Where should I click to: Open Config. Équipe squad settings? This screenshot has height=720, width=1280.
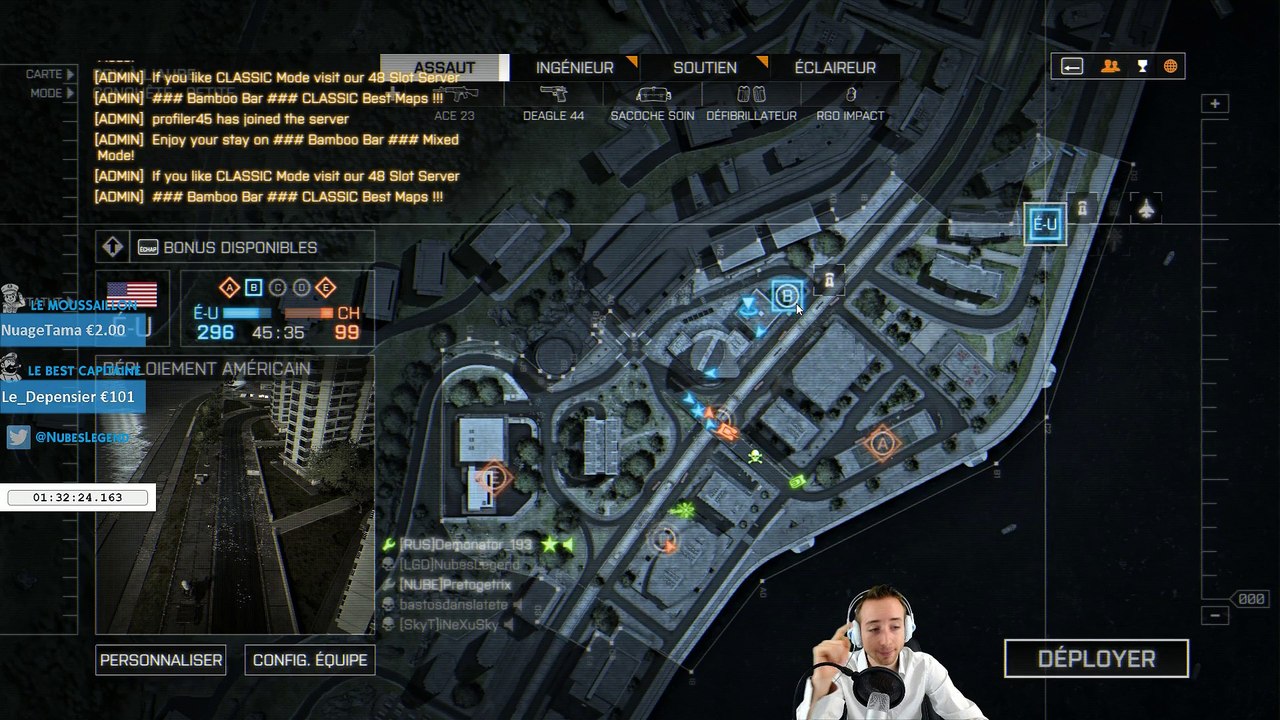310,660
